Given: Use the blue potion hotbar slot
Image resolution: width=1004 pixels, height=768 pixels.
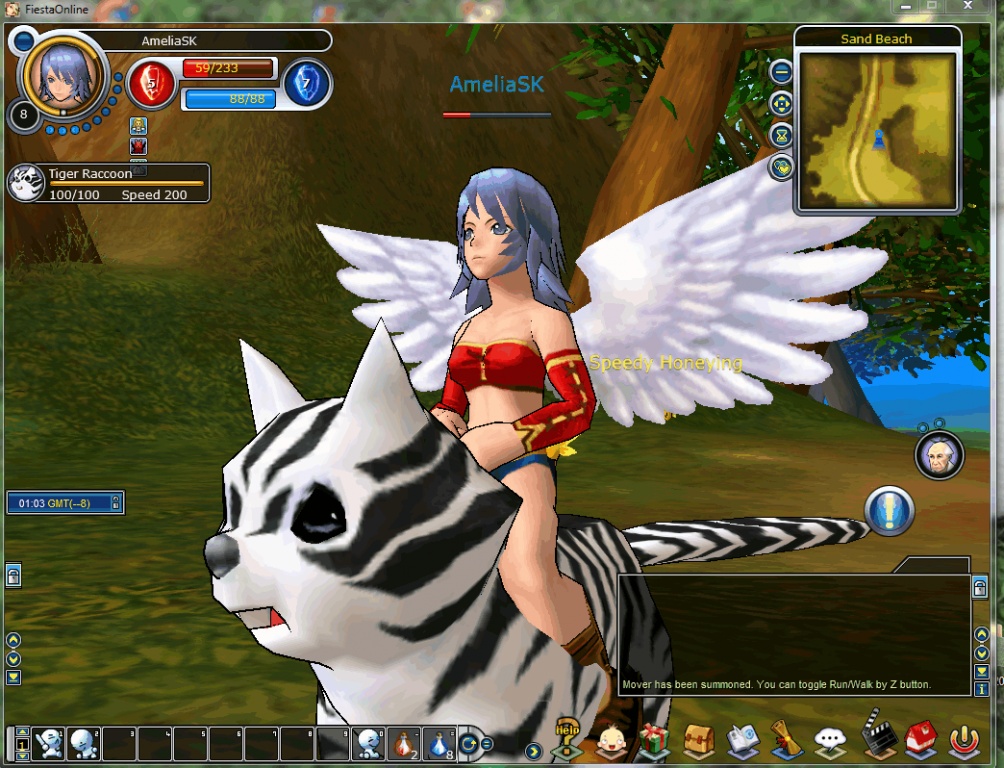Looking at the screenshot, I should (x=439, y=743).
